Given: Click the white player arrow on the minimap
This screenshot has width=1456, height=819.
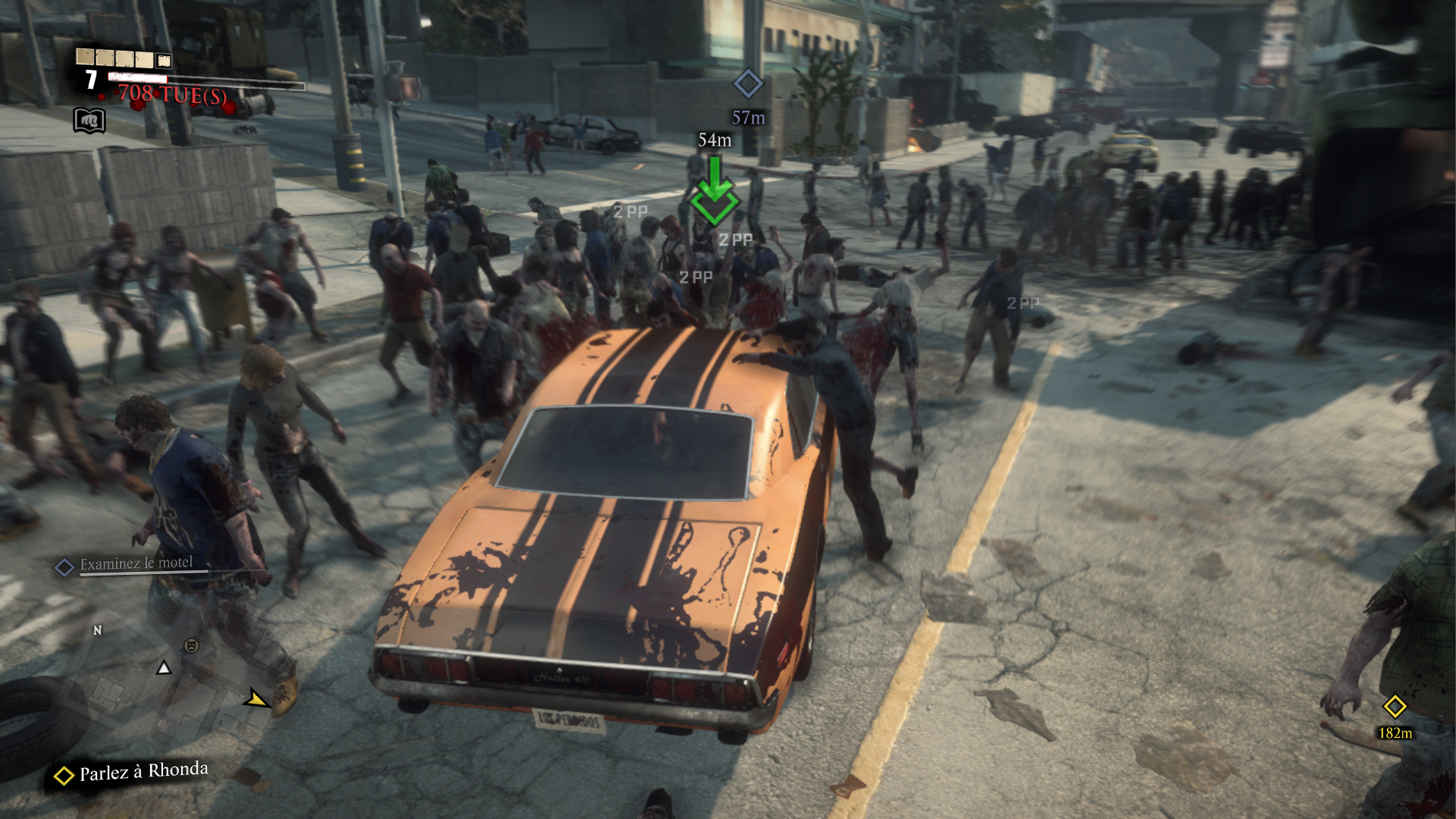Looking at the screenshot, I should [x=164, y=669].
